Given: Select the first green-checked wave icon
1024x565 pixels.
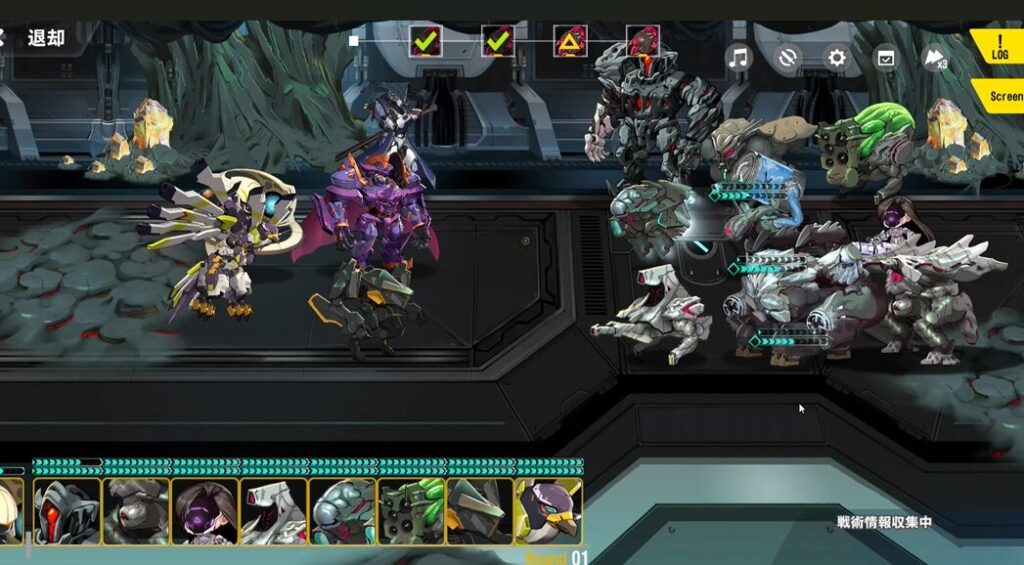Looking at the screenshot, I should tap(426, 42).
